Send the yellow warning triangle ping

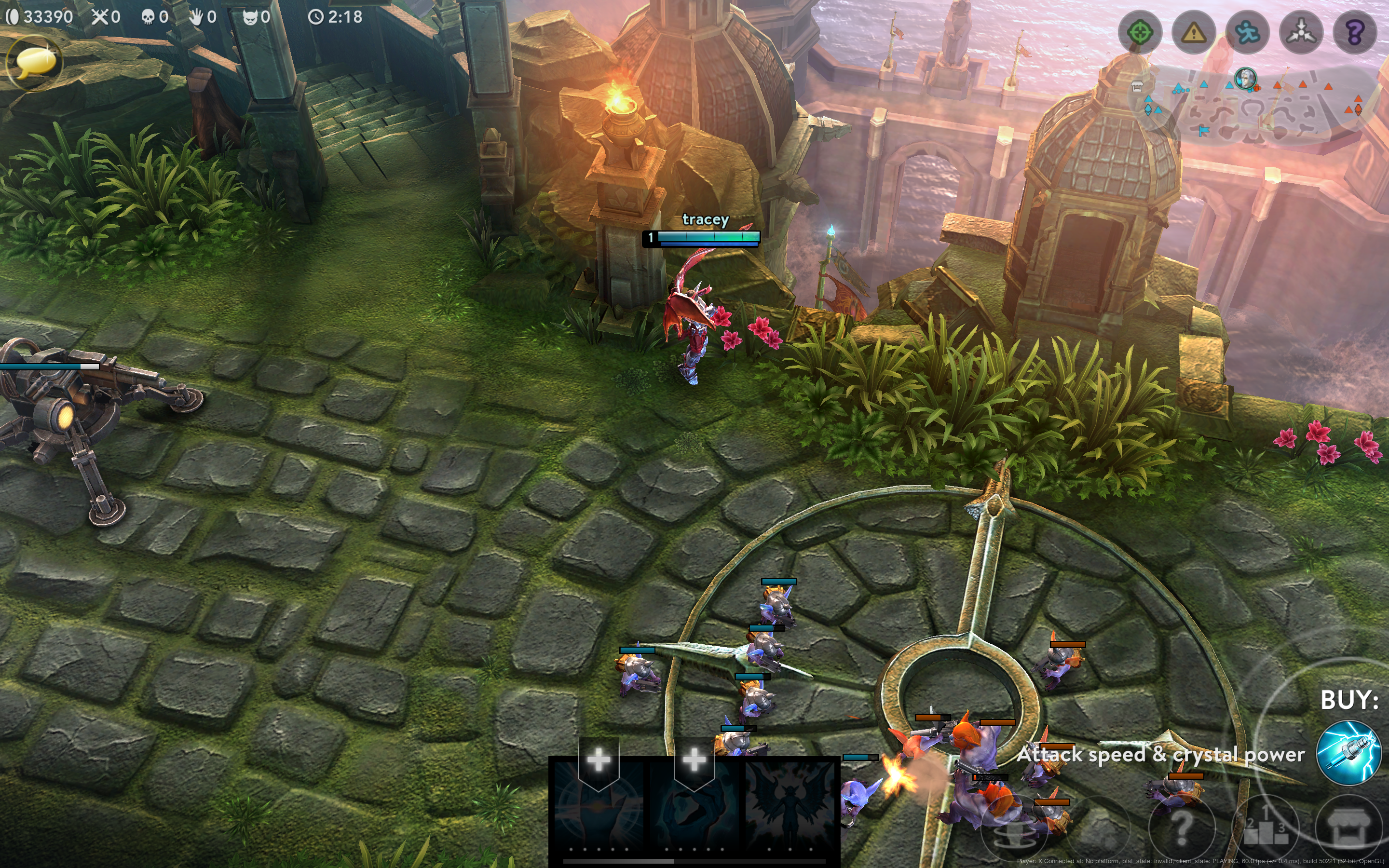point(1194,33)
